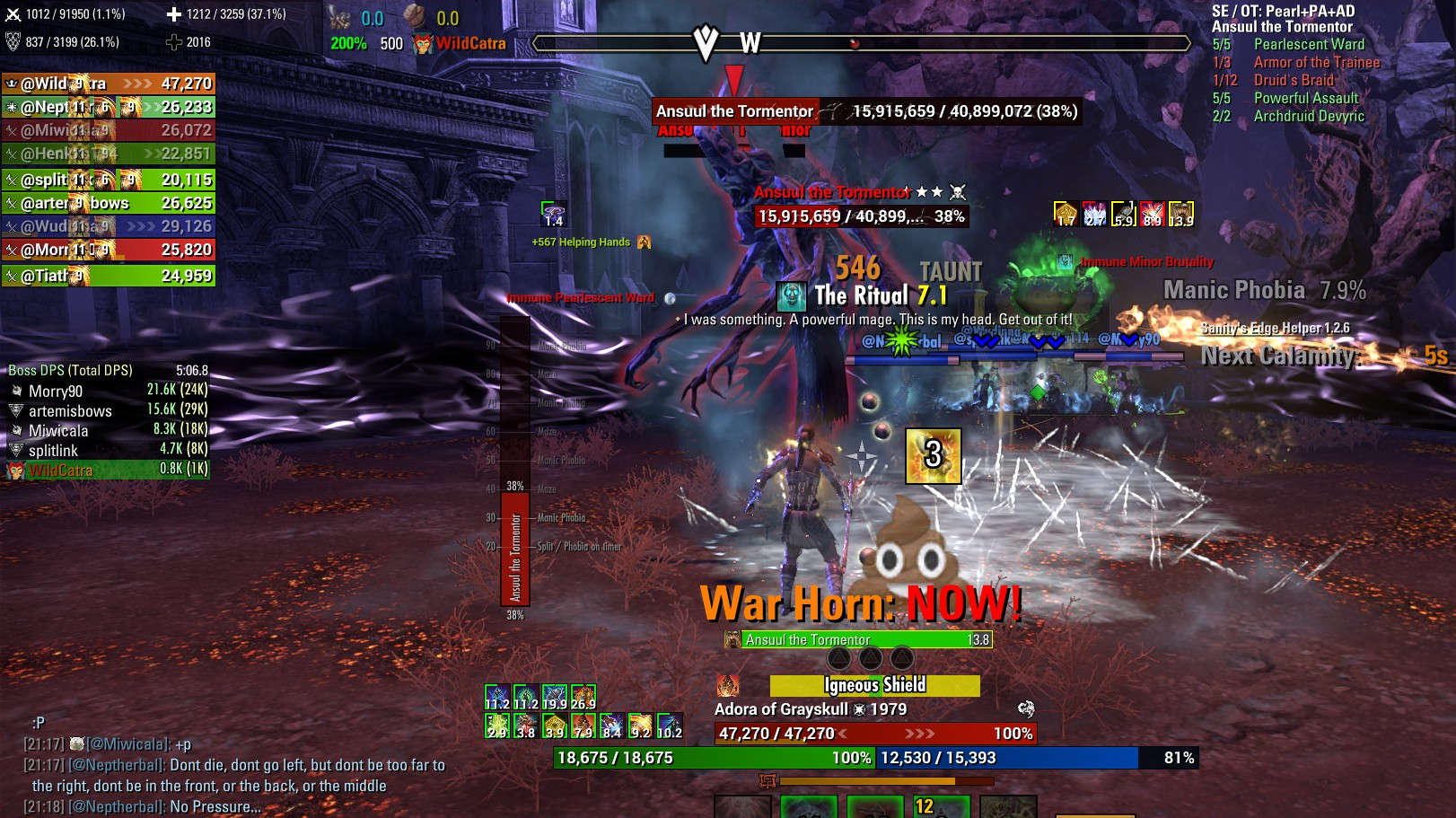Click the buff icon with 26.9 timer
The height and width of the screenshot is (818, 1456).
pyautogui.click(x=583, y=698)
